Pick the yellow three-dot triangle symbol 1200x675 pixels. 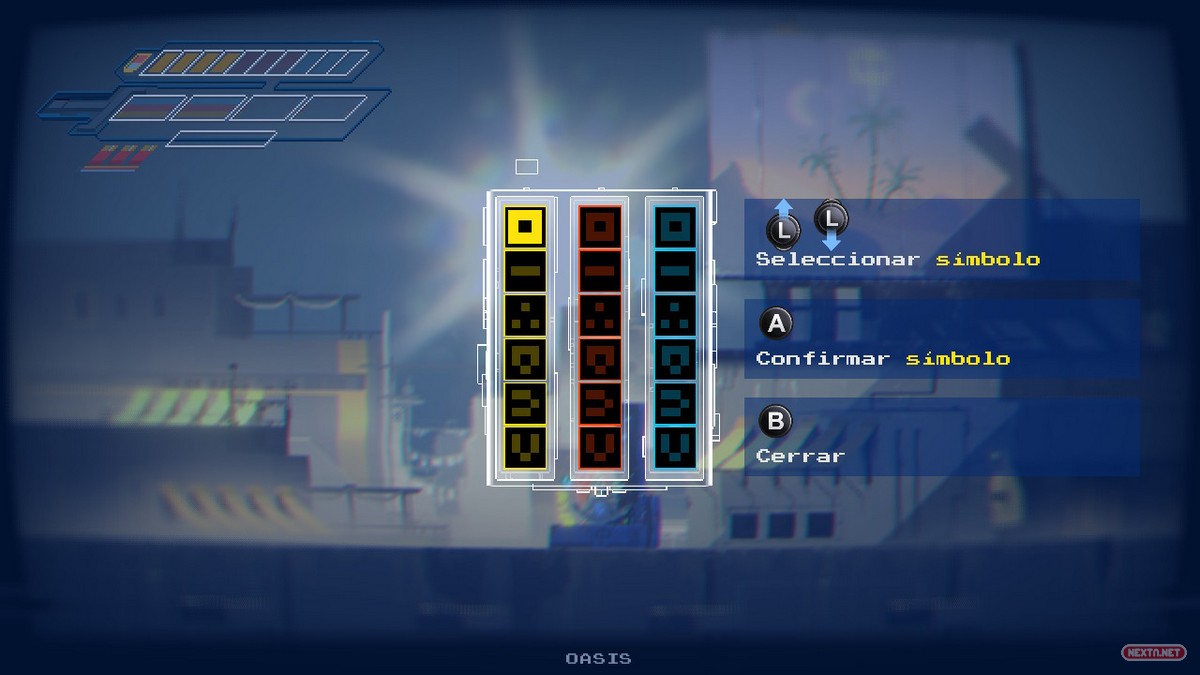tap(524, 314)
